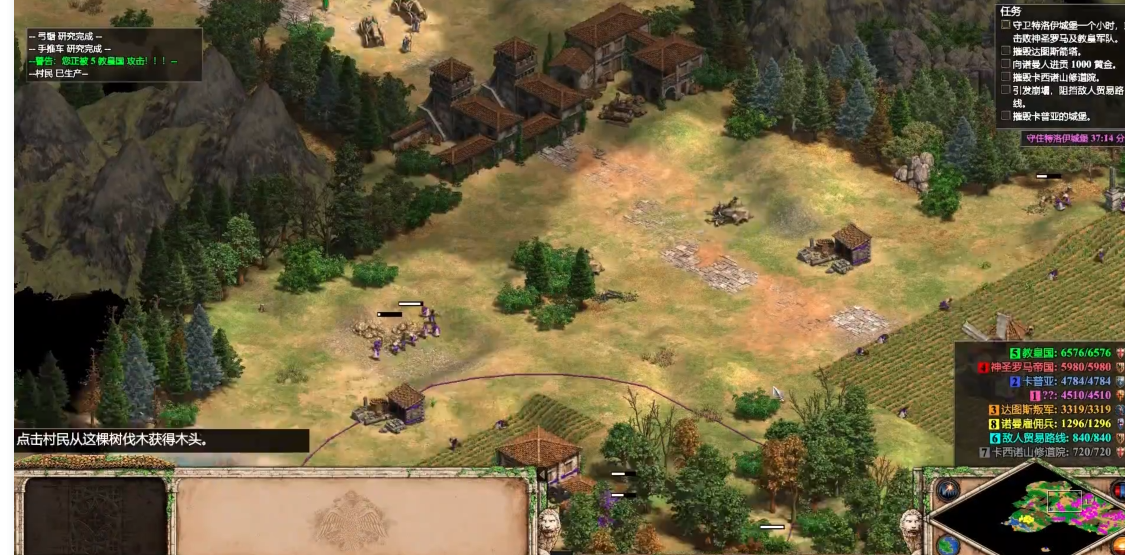Activate the flare signal button beside minimap
1125x555 pixels.
[x=946, y=490]
